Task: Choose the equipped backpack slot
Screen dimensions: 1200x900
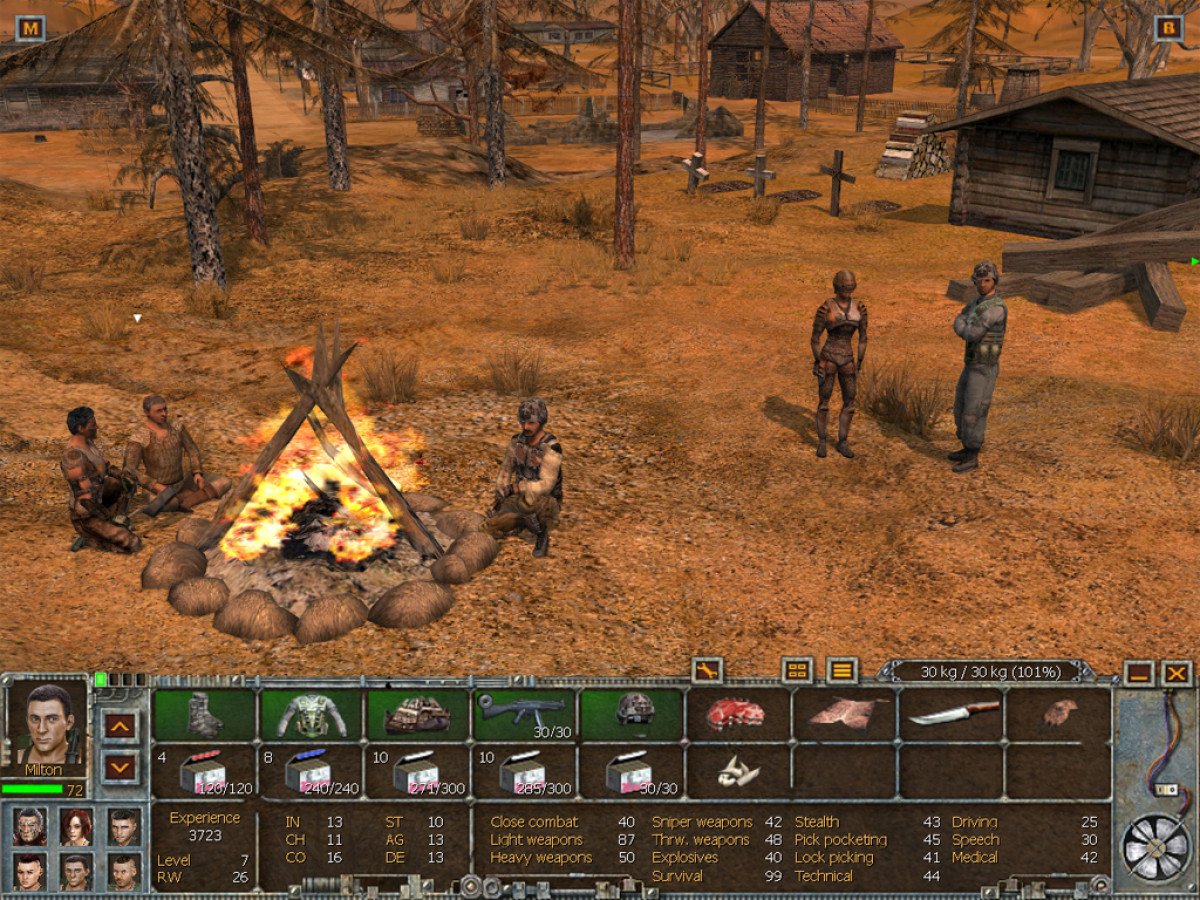Action: [417, 715]
